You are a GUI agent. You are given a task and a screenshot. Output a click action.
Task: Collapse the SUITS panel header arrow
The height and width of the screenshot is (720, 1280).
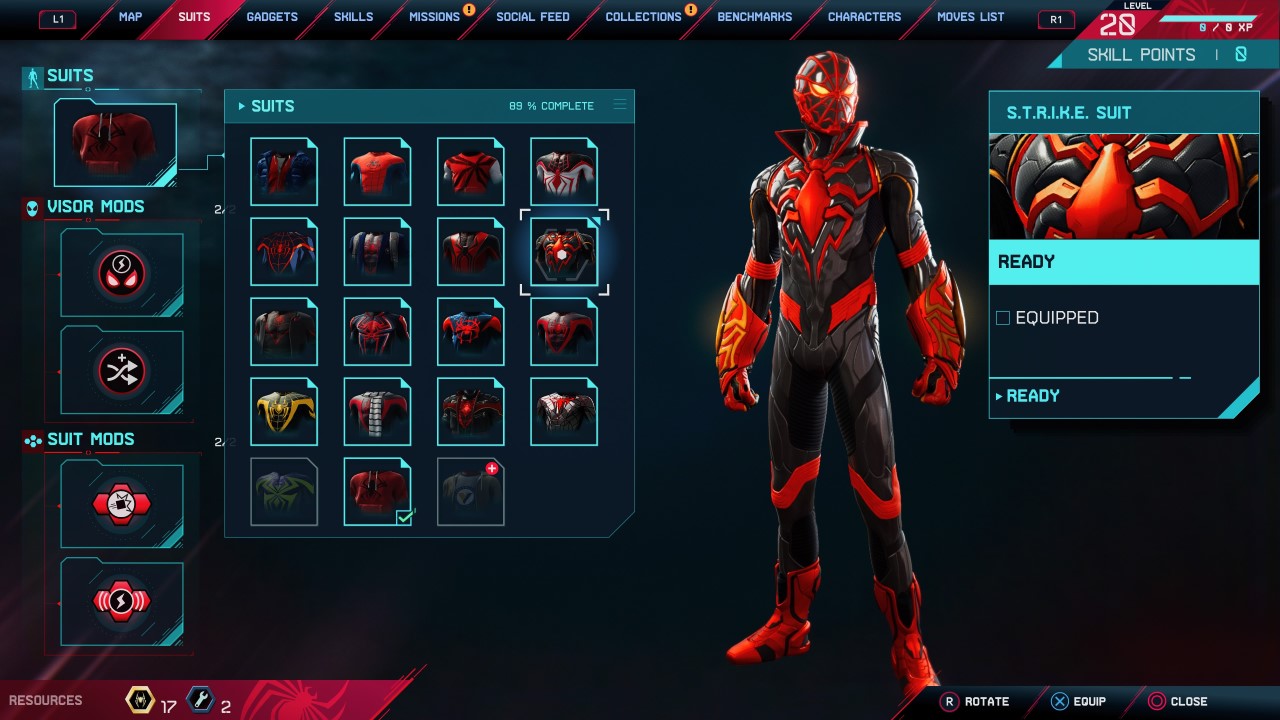(242, 106)
